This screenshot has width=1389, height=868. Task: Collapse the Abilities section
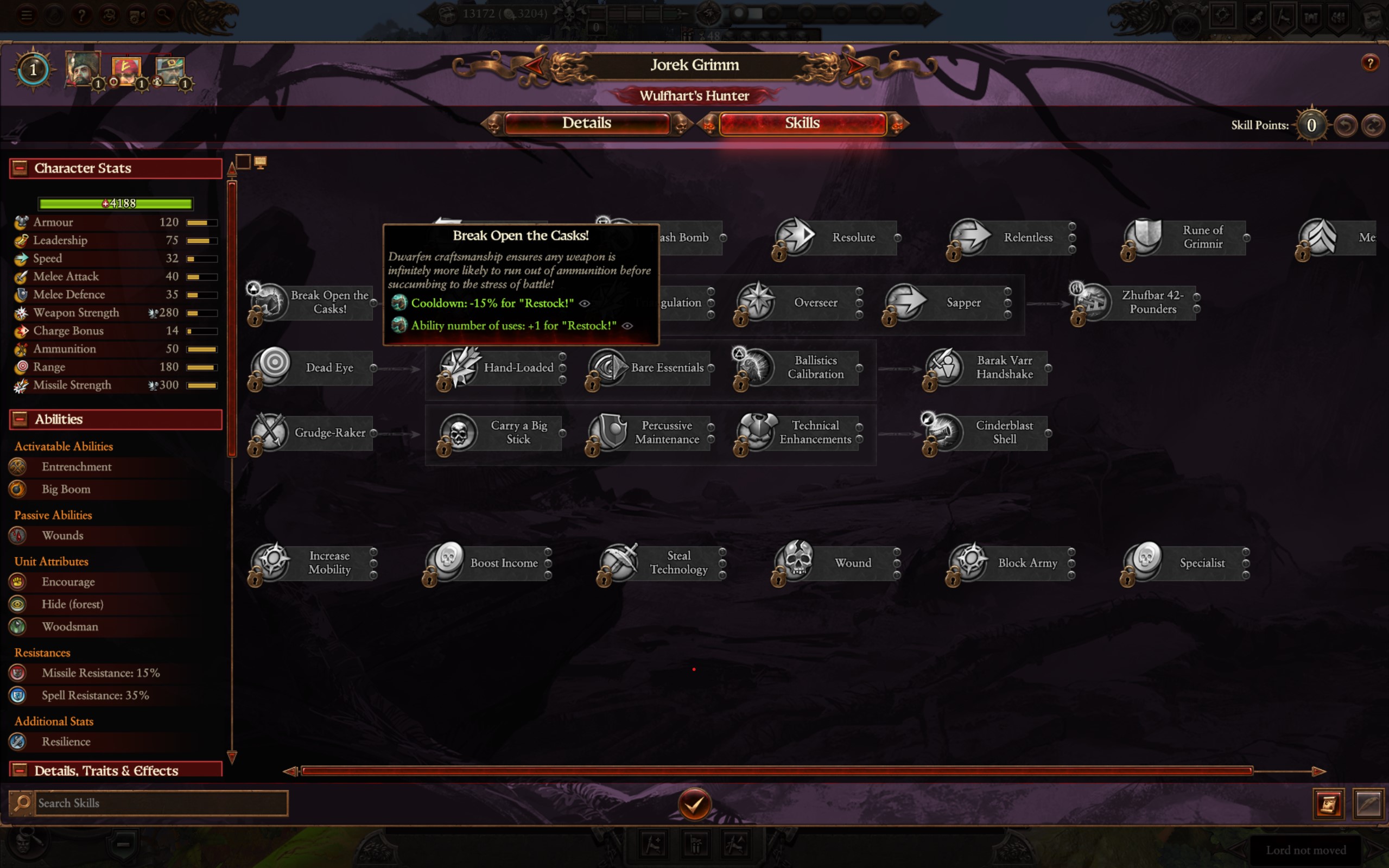(x=19, y=419)
